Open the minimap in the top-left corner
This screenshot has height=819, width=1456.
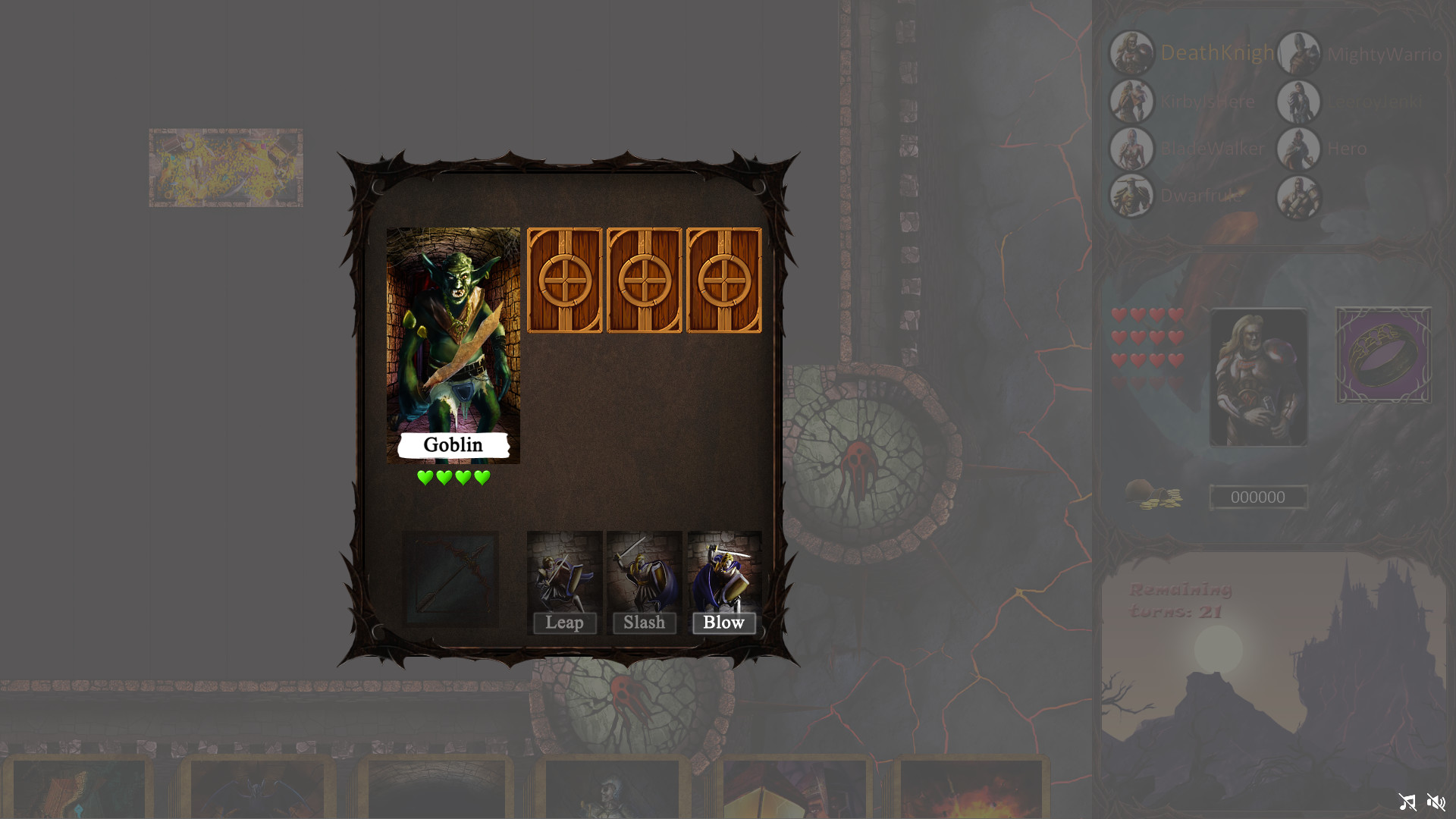225,166
